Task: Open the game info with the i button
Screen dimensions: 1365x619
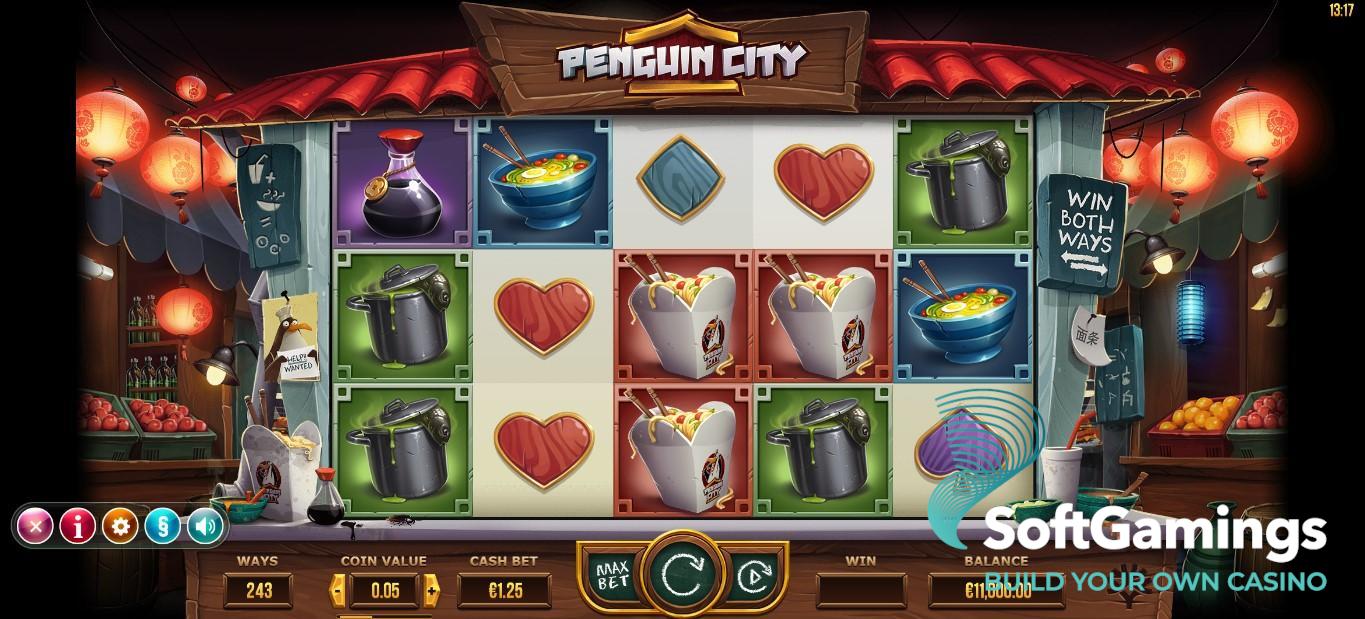Action: (x=77, y=525)
